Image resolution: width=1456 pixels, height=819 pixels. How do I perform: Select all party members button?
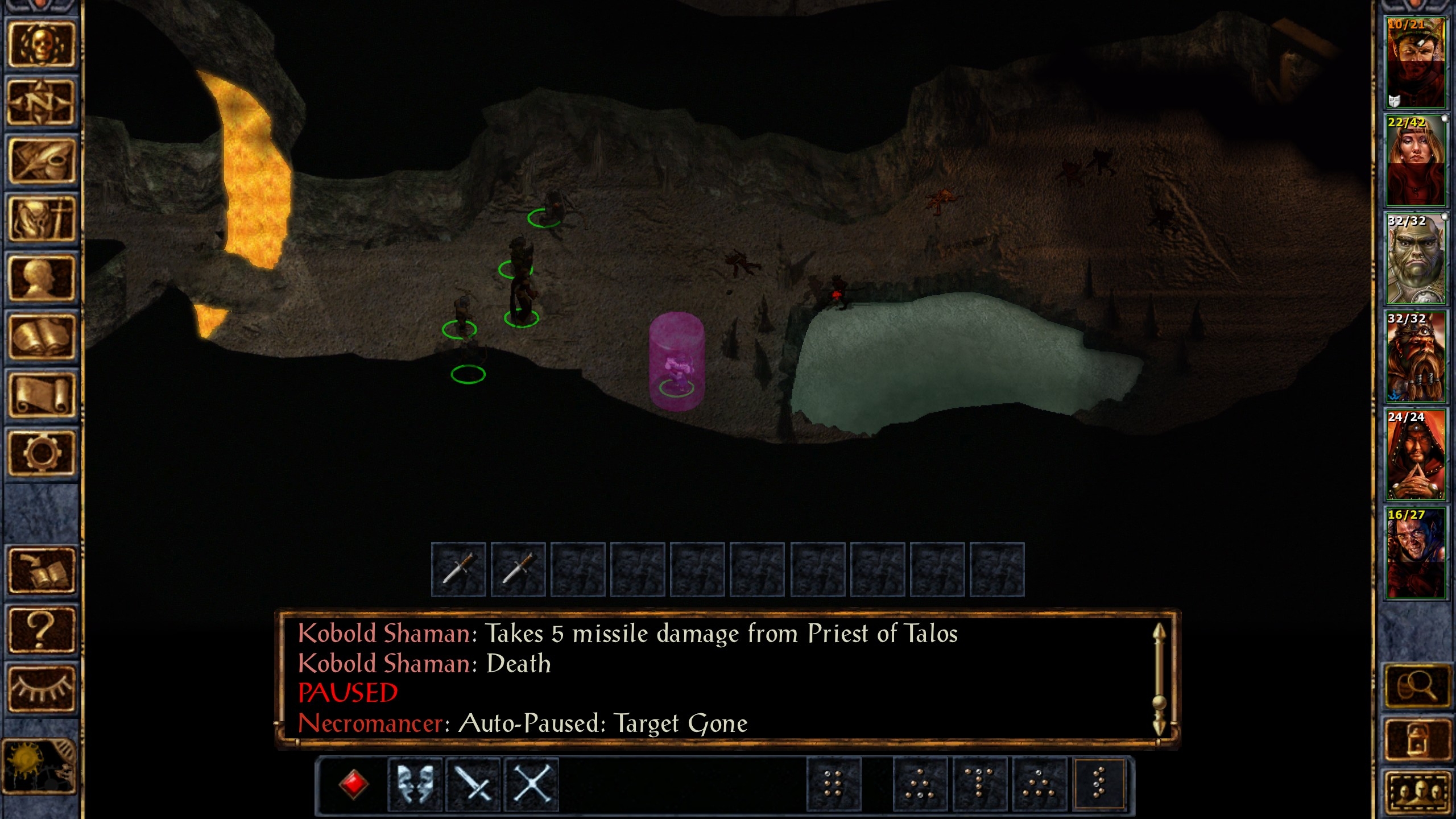pos(1416,793)
